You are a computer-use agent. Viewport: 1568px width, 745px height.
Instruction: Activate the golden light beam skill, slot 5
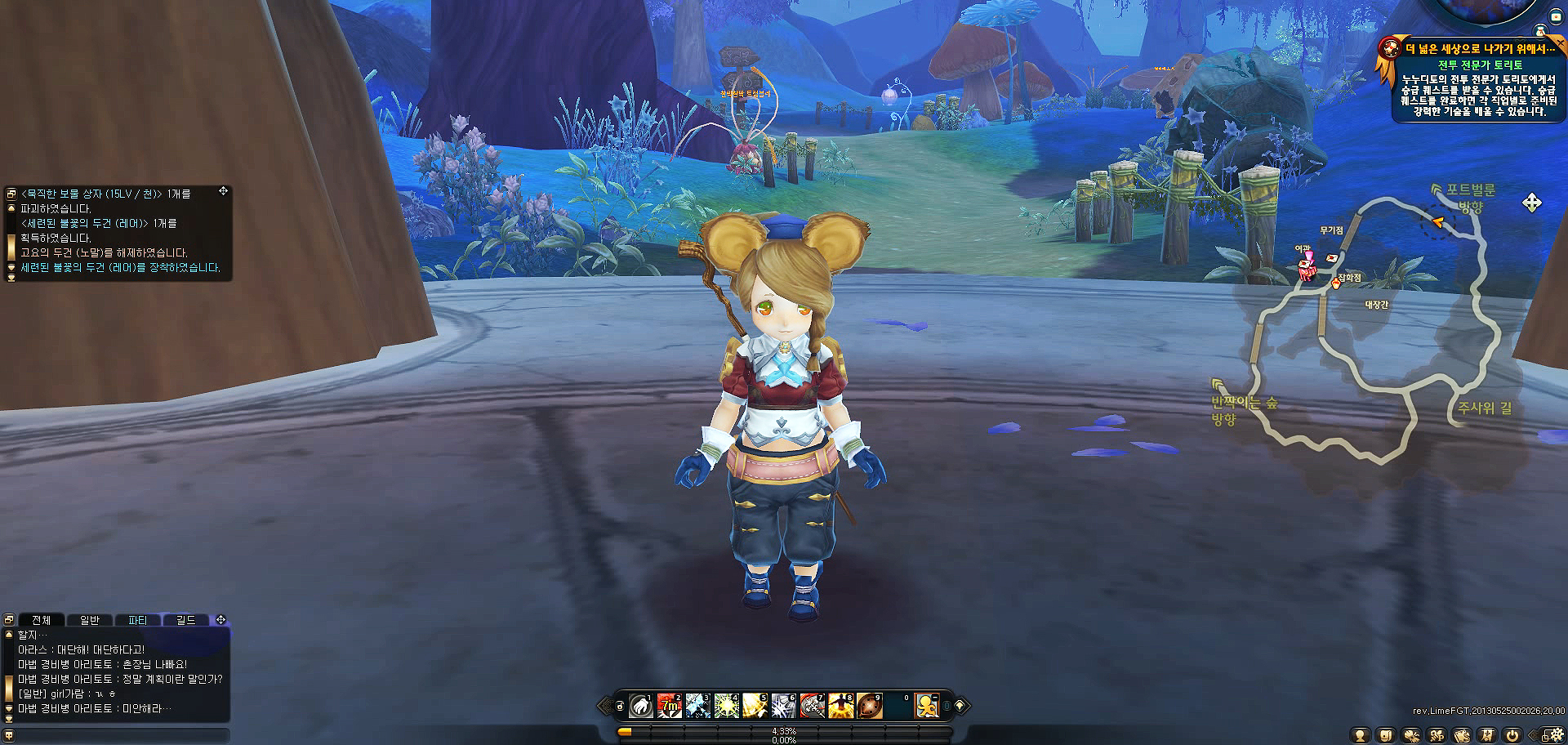(x=755, y=706)
